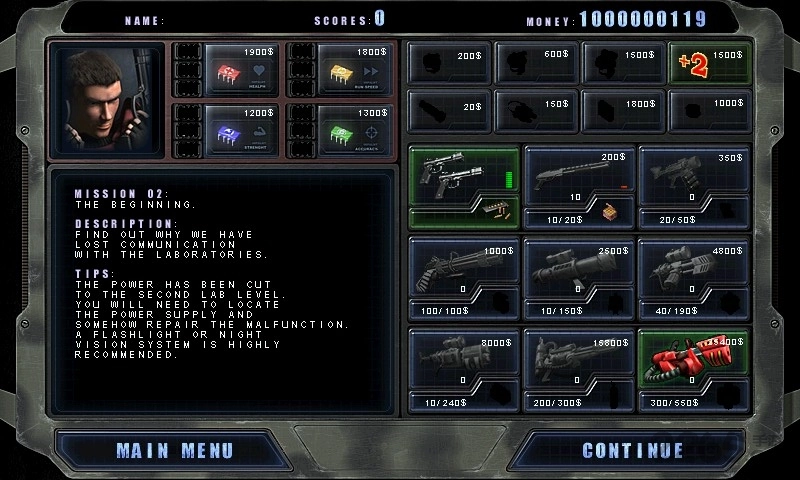Buy the 4800$ weapon
Screen dimensions: 800x480
click(x=693, y=276)
